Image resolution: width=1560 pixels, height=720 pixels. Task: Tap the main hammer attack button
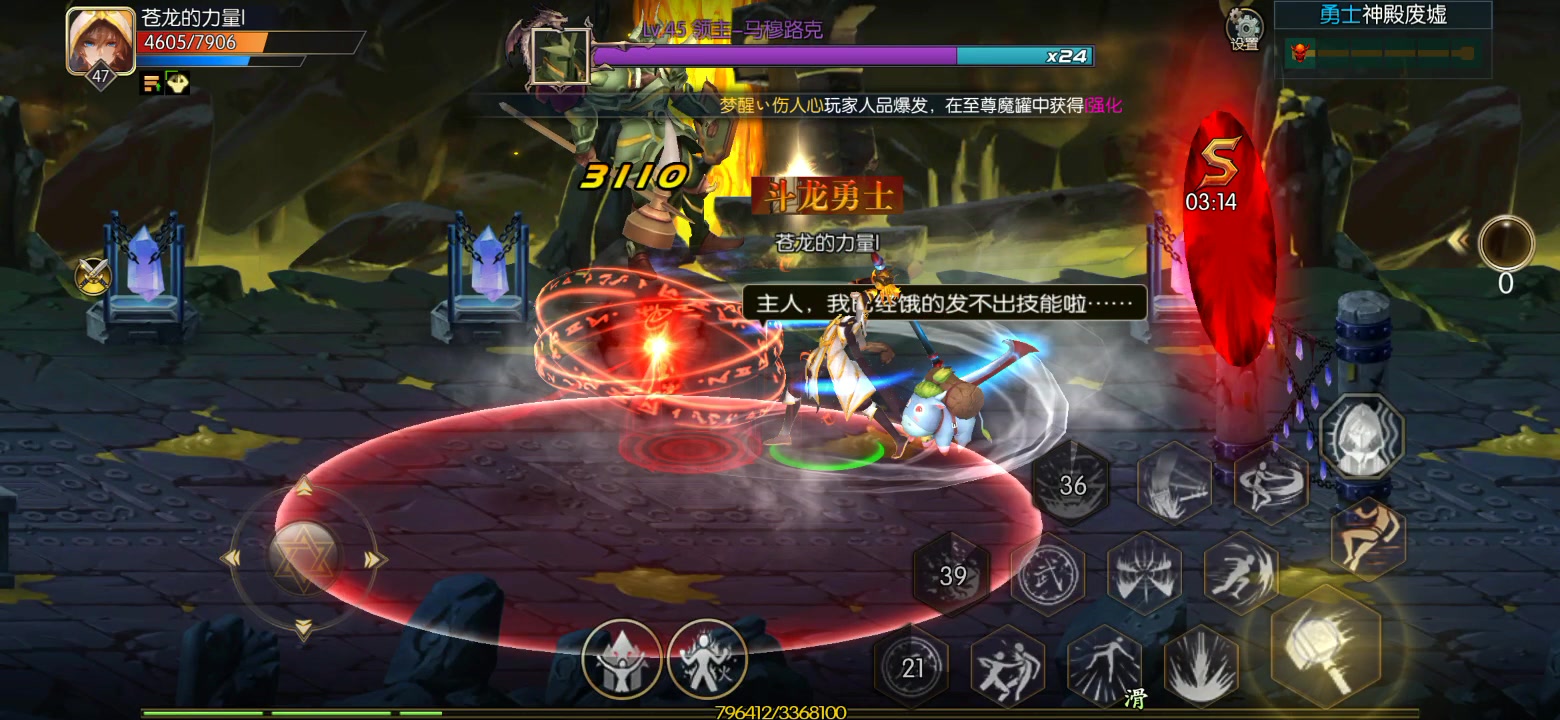[1325, 646]
